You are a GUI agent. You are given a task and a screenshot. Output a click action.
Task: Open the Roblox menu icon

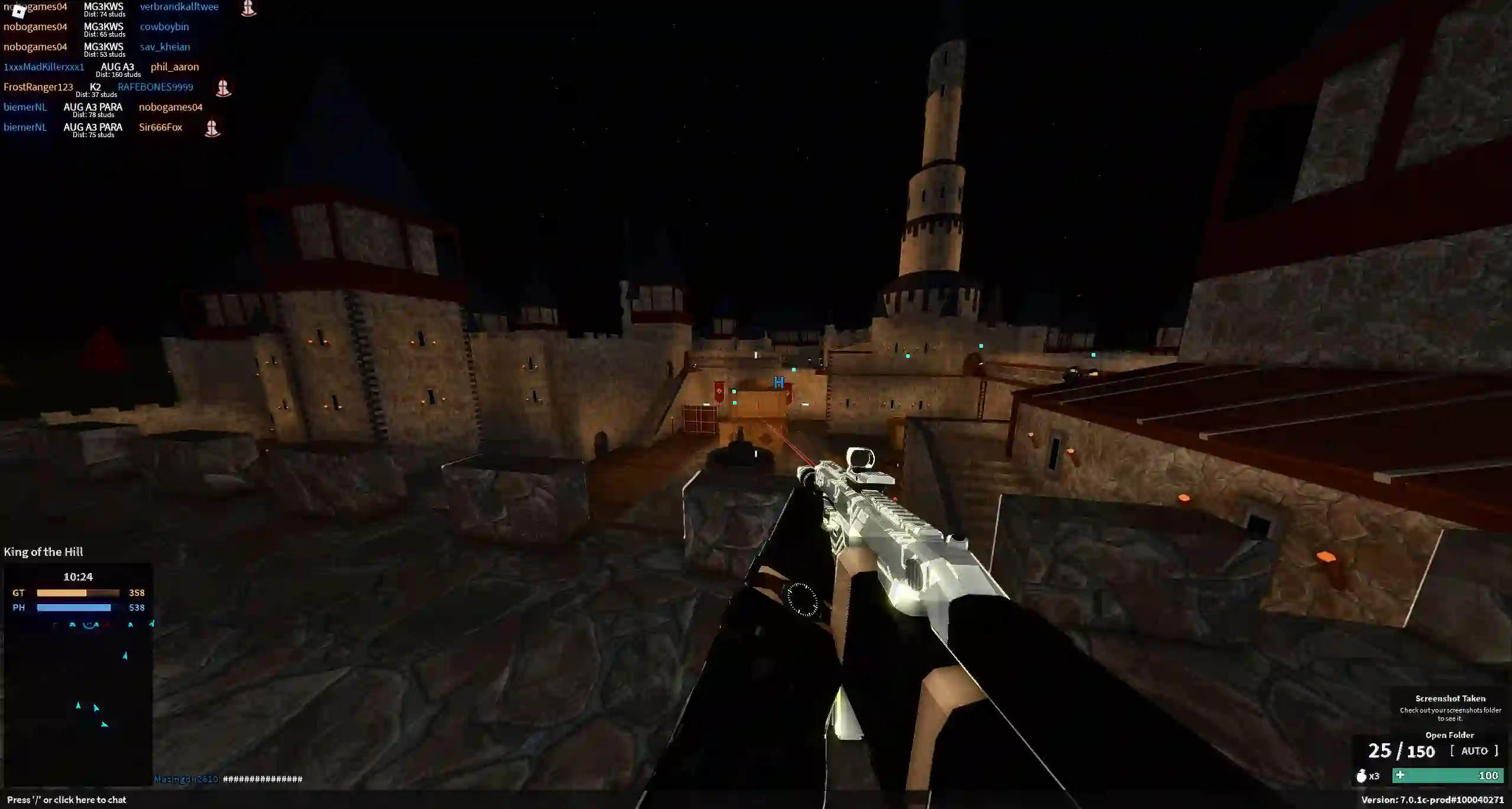point(18,11)
